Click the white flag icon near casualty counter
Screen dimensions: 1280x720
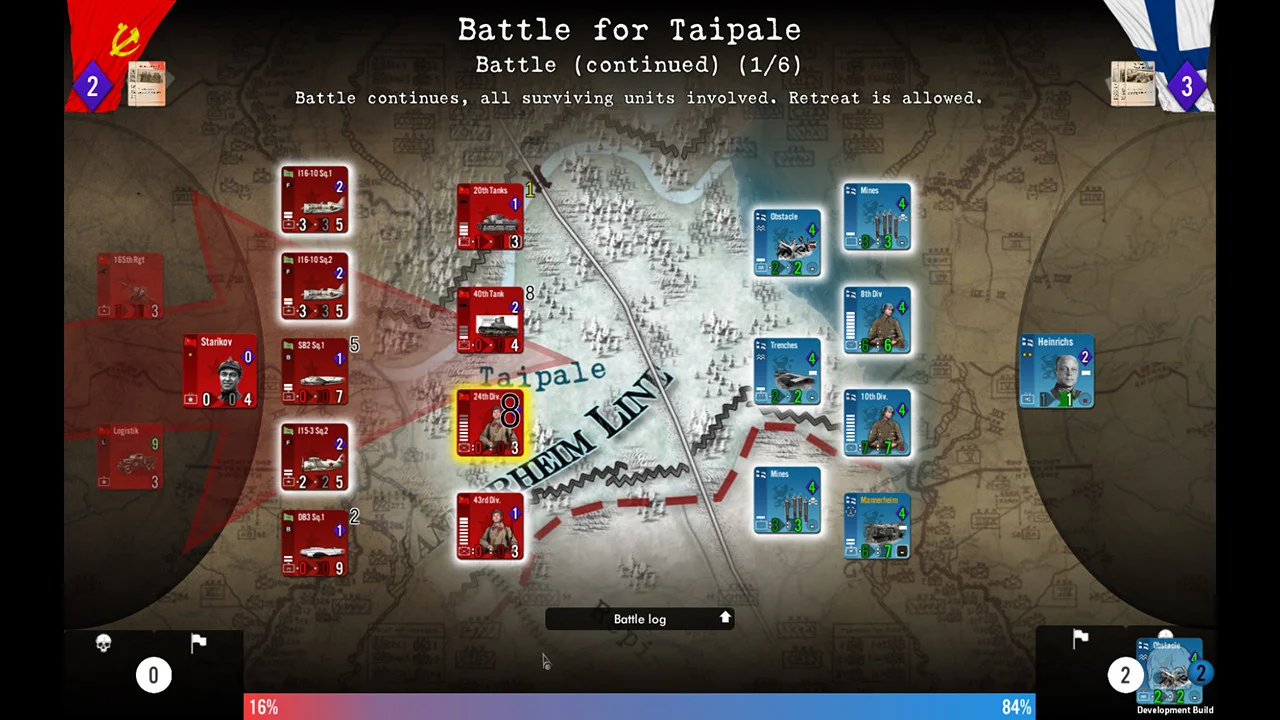click(x=198, y=641)
